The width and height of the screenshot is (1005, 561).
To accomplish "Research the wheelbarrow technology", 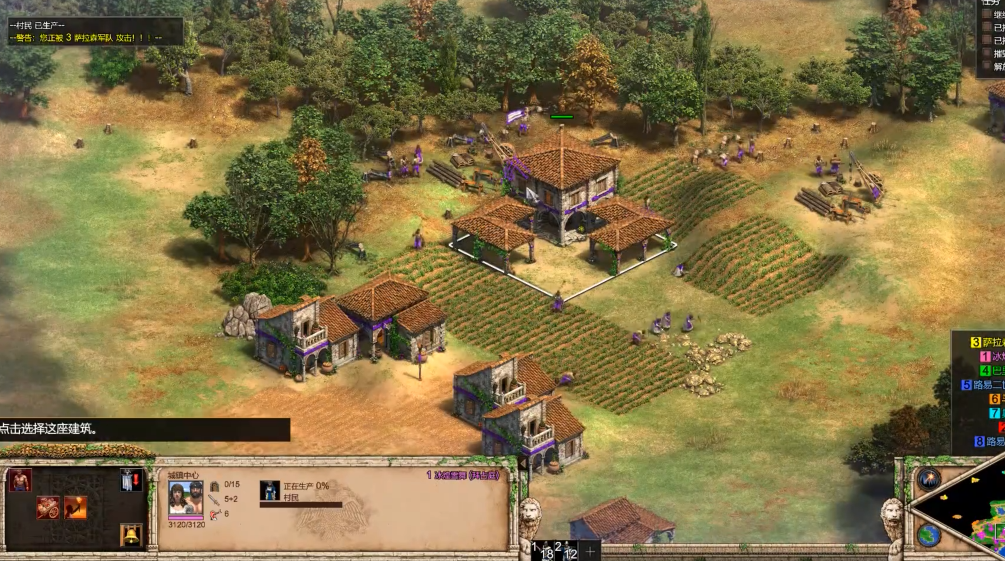I will pos(48,507).
